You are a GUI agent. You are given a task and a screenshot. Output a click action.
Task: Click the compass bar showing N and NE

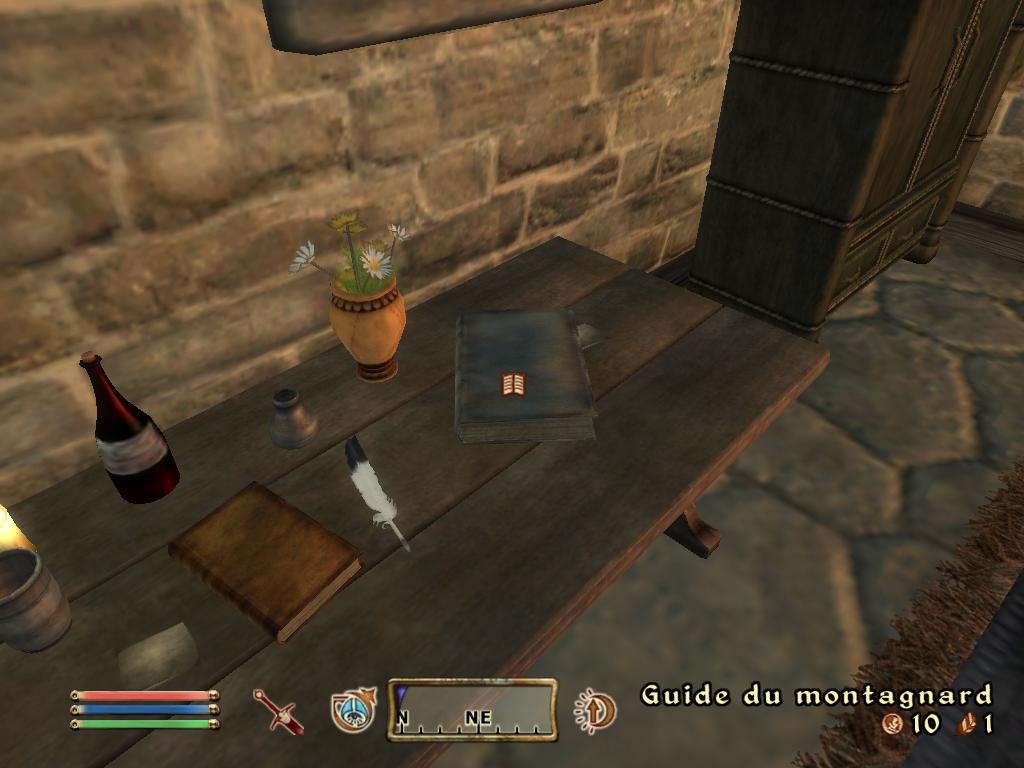(472, 710)
